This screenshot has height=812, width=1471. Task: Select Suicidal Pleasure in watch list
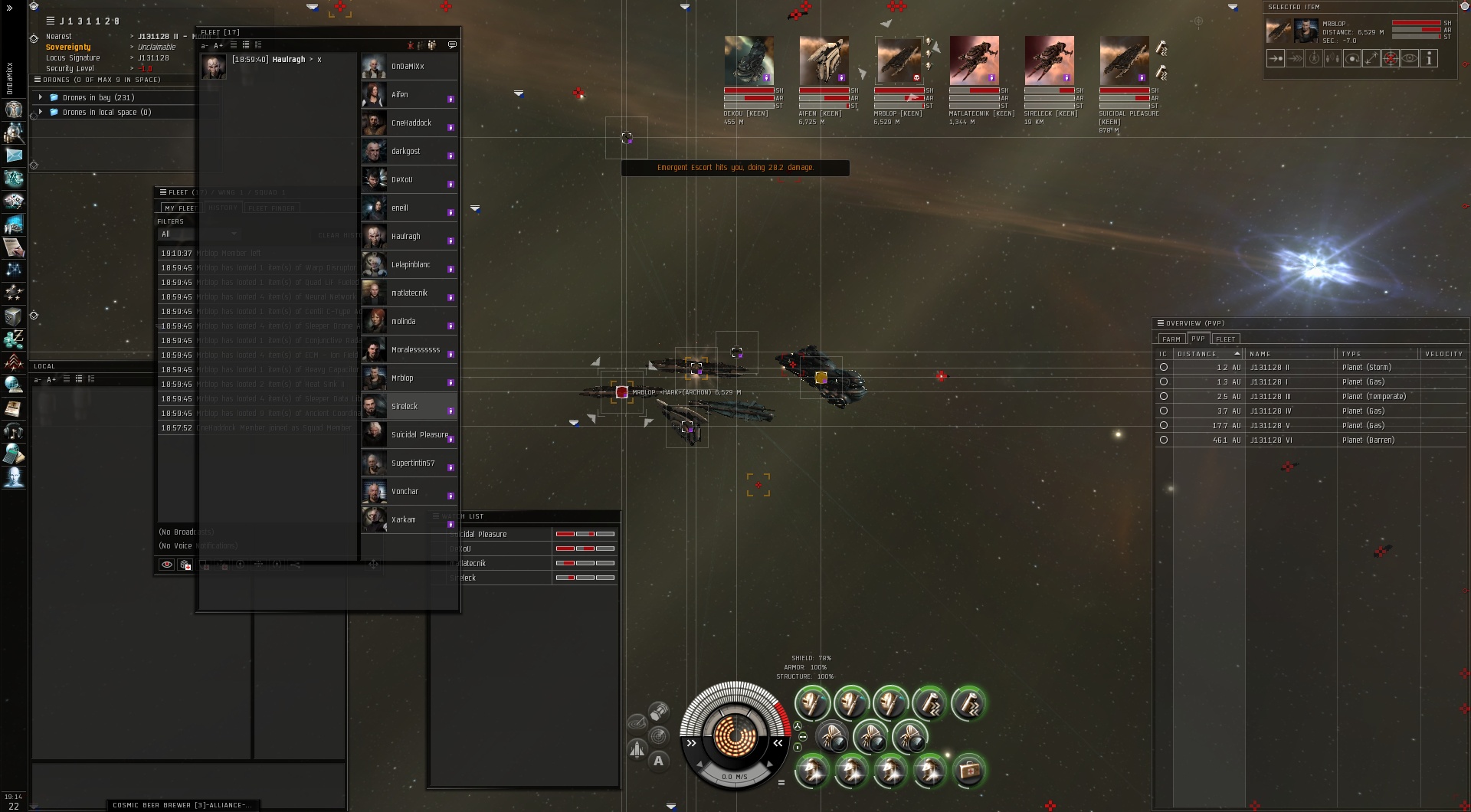(x=490, y=534)
